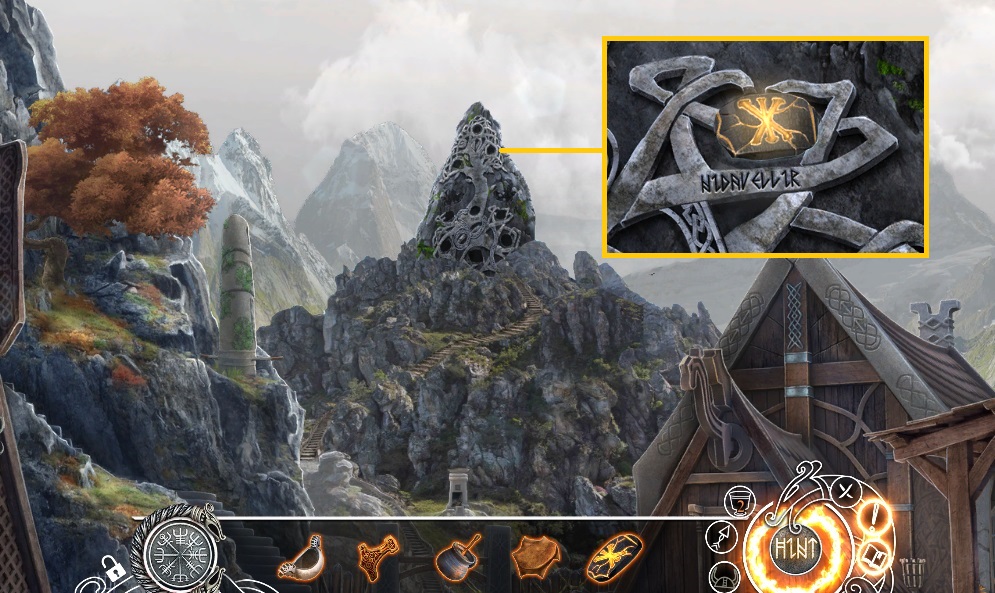Viewport: 995px width, 593px height.
Task: Toggle the inventory padlock icon
Action: tap(113, 573)
